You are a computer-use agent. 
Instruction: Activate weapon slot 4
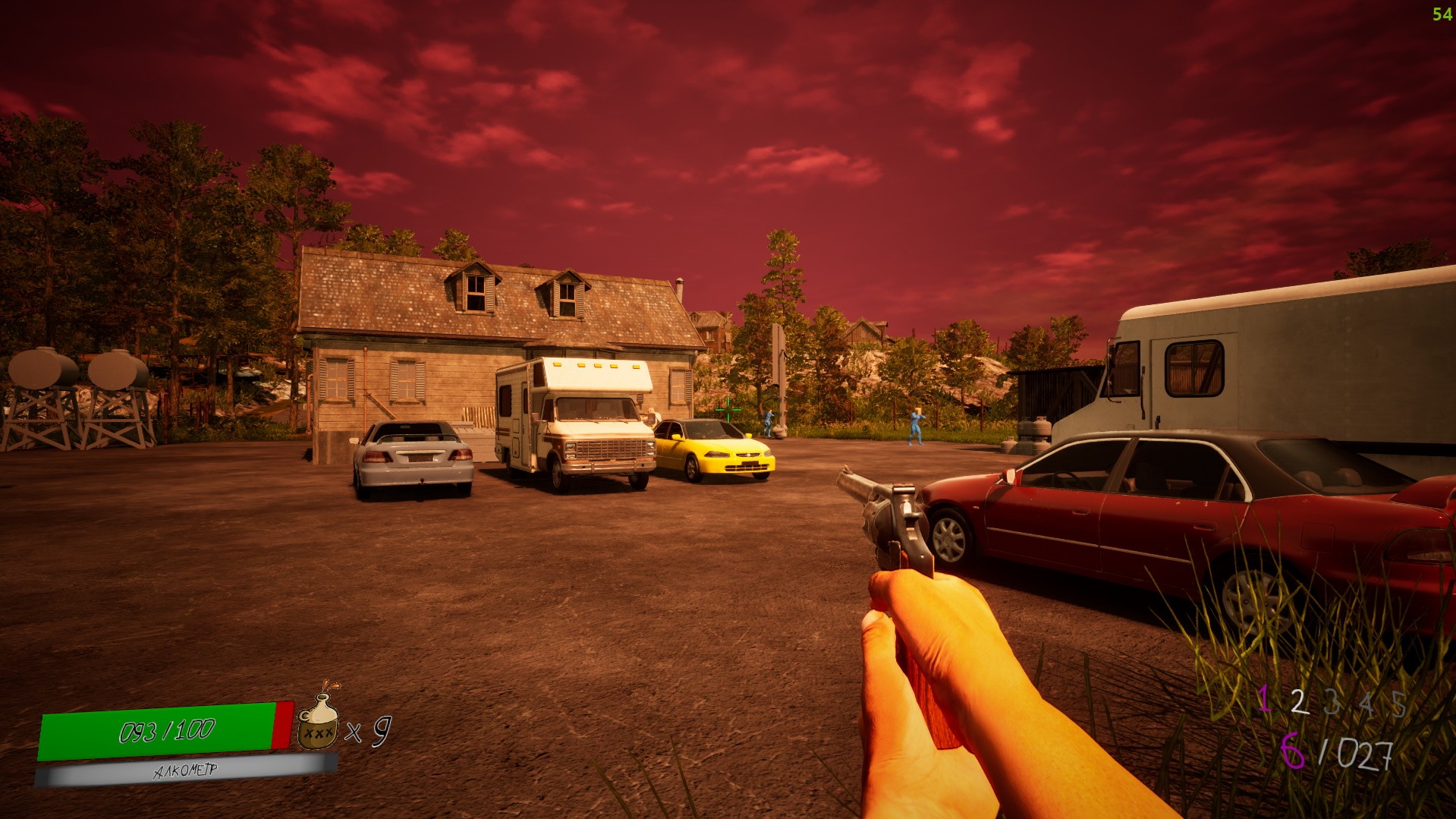(x=1366, y=705)
